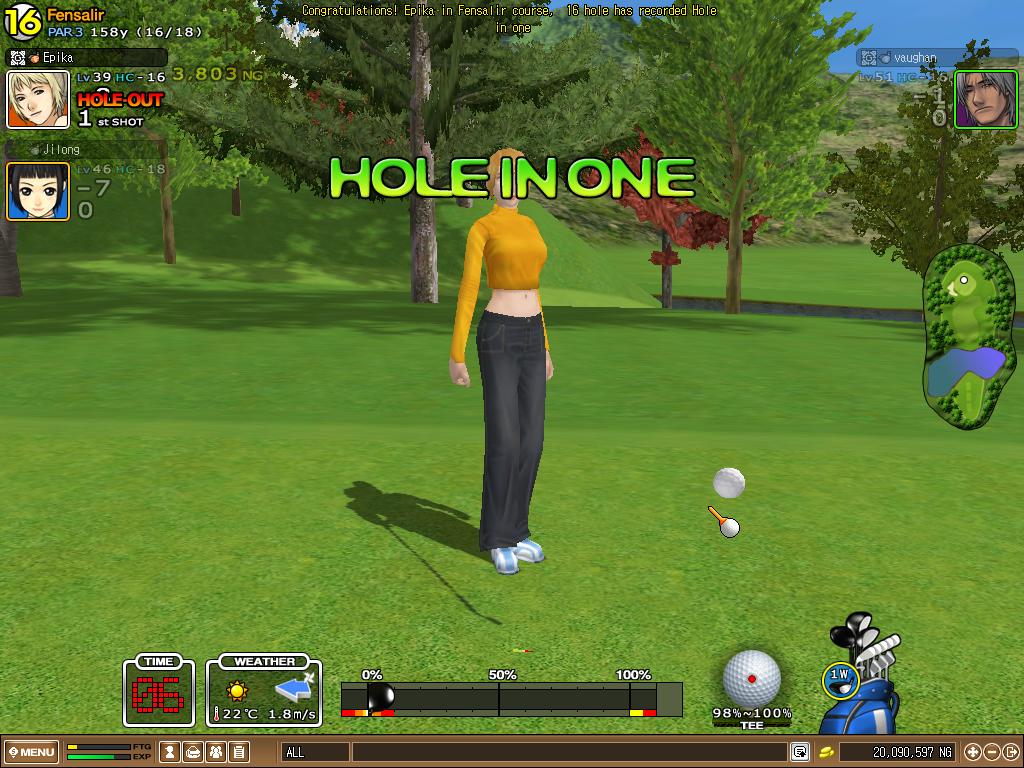This screenshot has width=1024, height=768.
Task: Show the friends group icon
Action: [216, 752]
